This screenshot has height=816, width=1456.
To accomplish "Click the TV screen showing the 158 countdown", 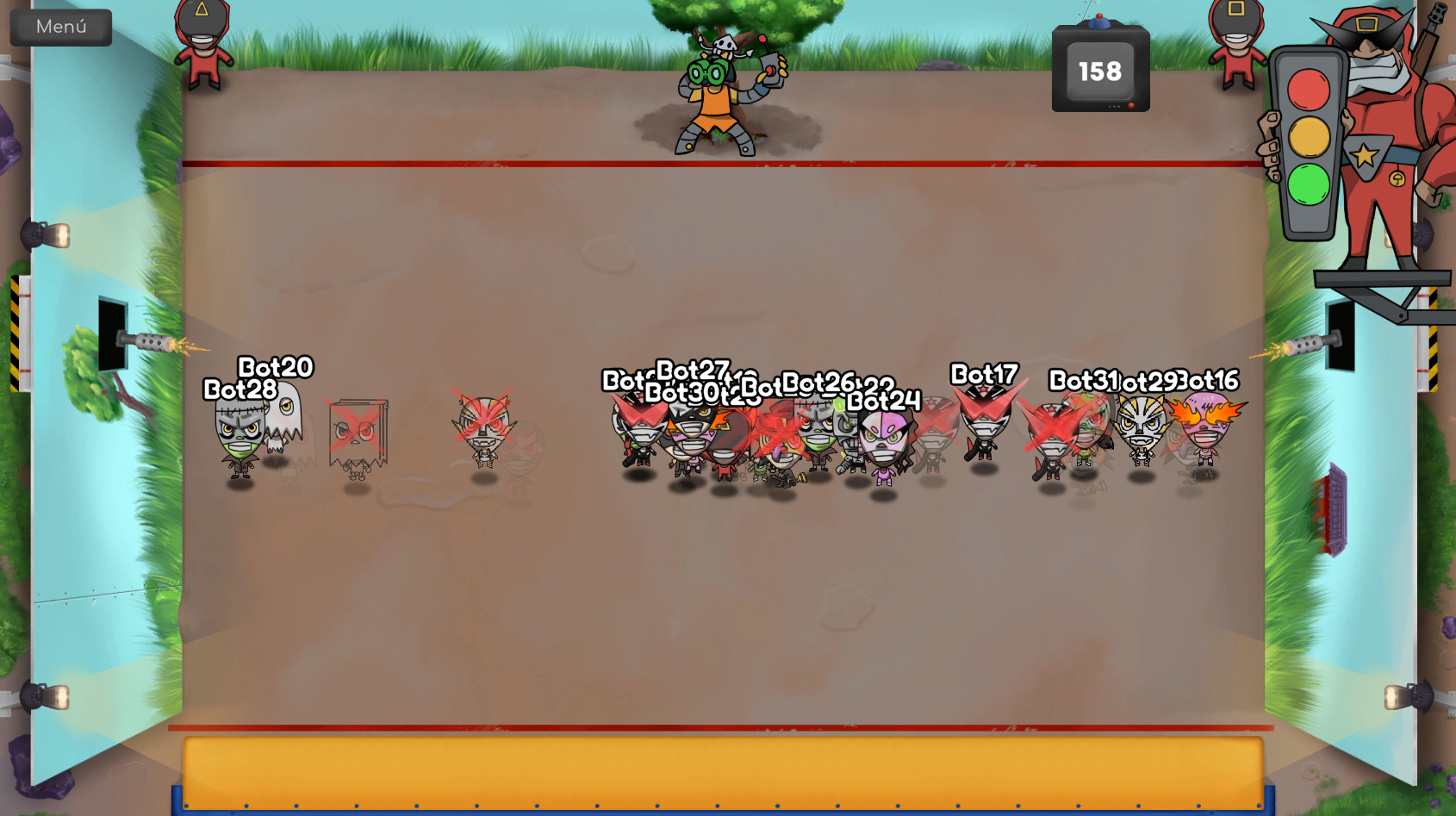I will click(x=1098, y=69).
